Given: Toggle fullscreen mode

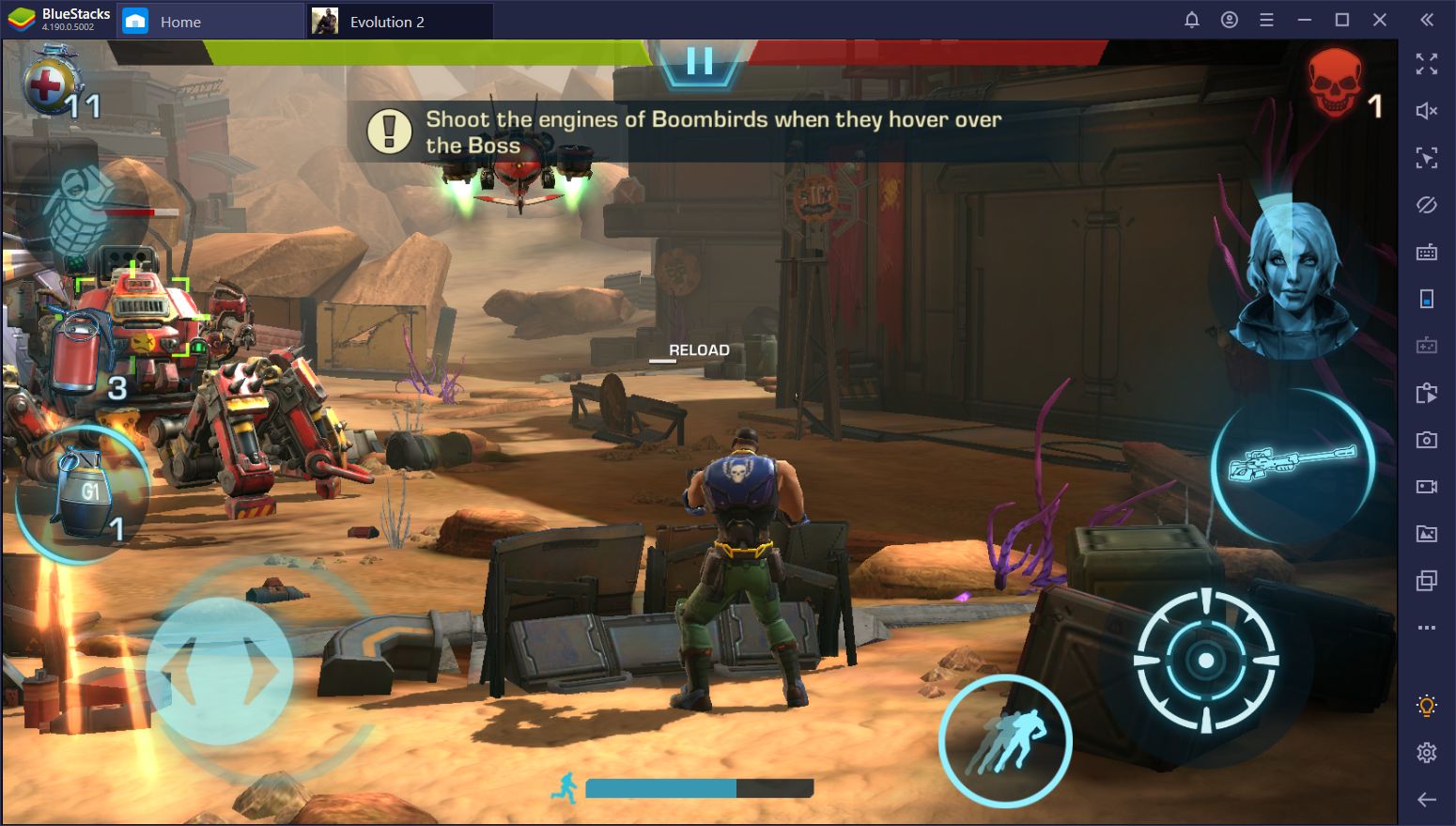Looking at the screenshot, I should pyautogui.click(x=1427, y=65).
